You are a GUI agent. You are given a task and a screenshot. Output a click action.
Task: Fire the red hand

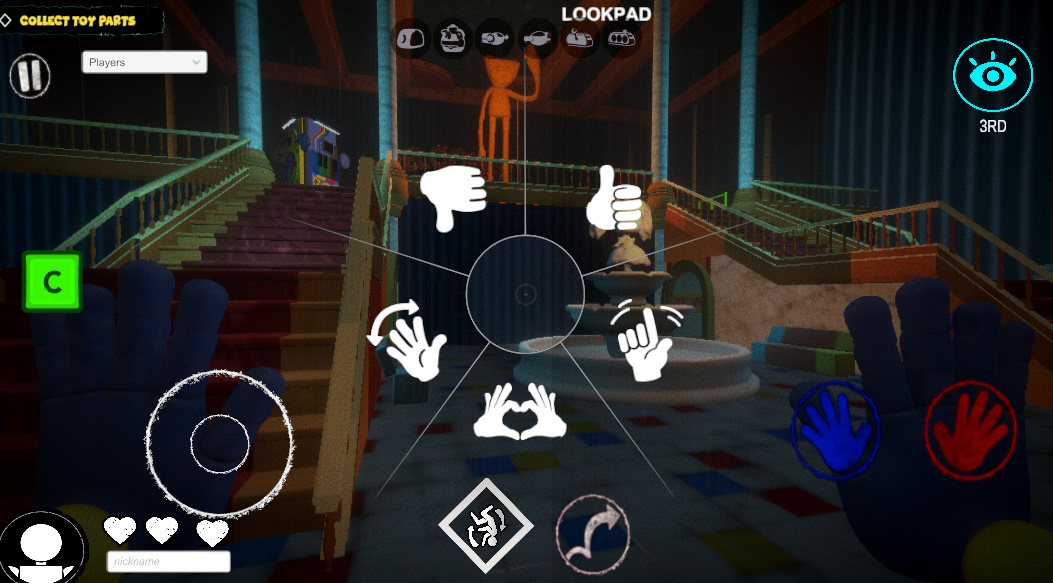point(968,427)
